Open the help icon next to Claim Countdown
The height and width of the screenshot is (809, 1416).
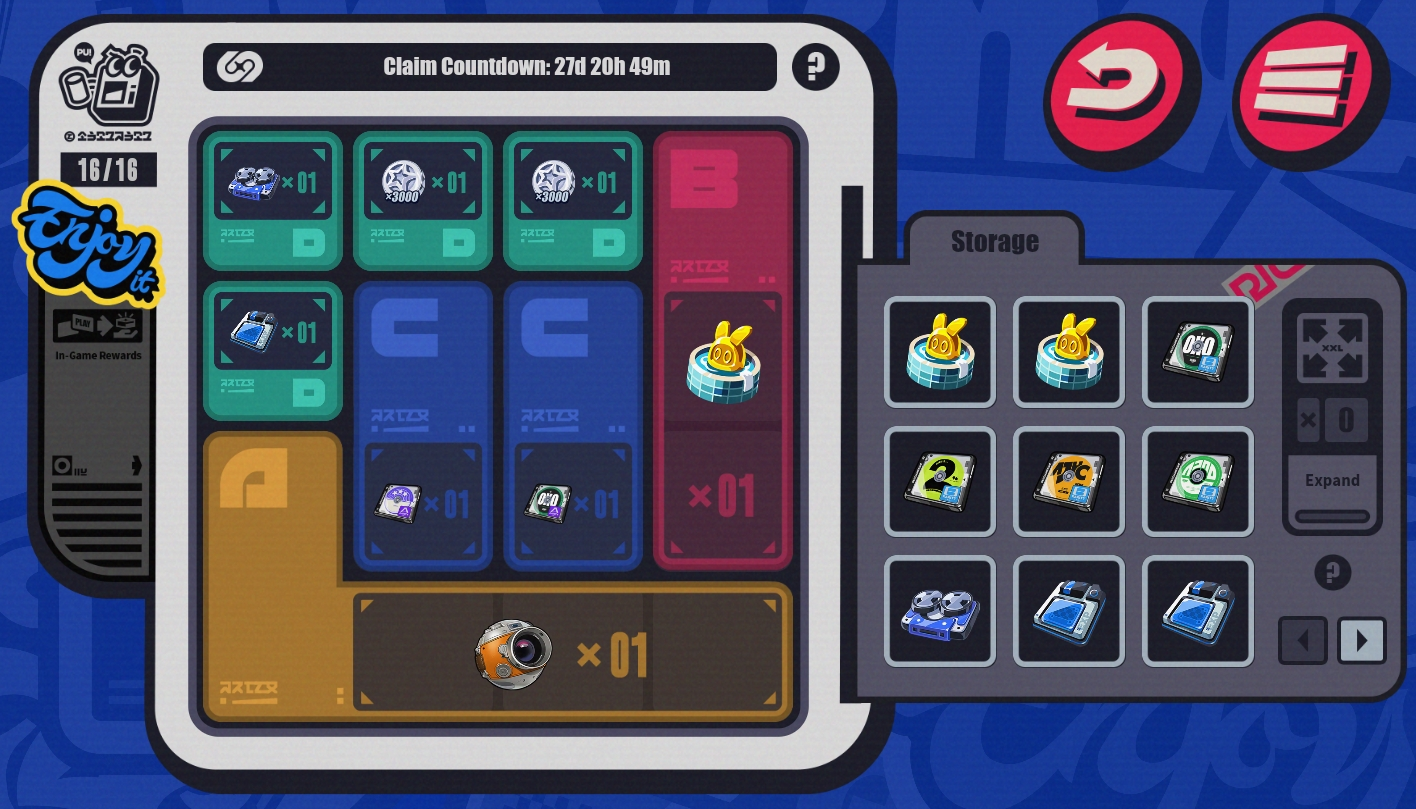[x=815, y=66]
